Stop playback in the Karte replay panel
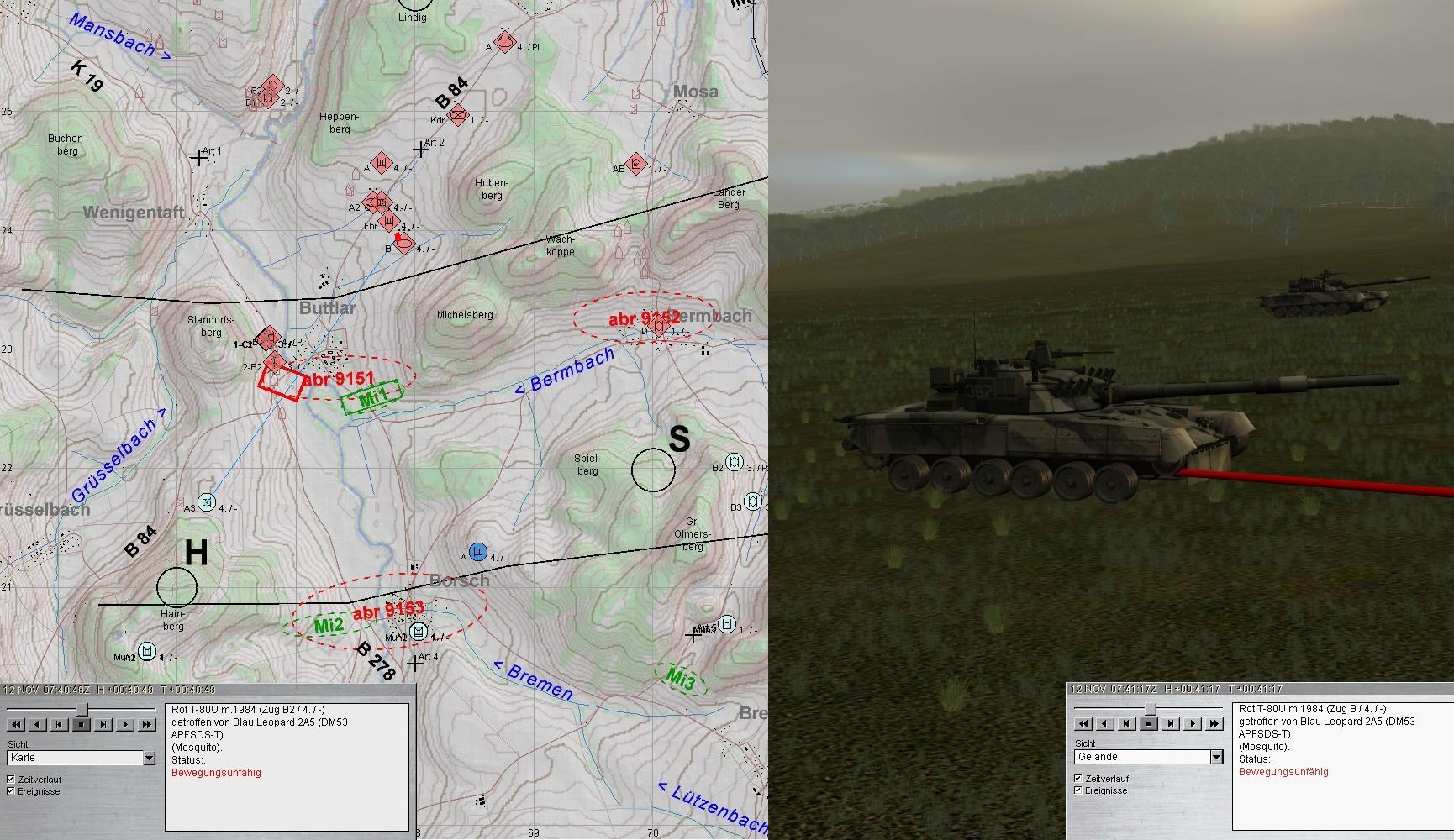The height and width of the screenshot is (840, 1454). 82,724
